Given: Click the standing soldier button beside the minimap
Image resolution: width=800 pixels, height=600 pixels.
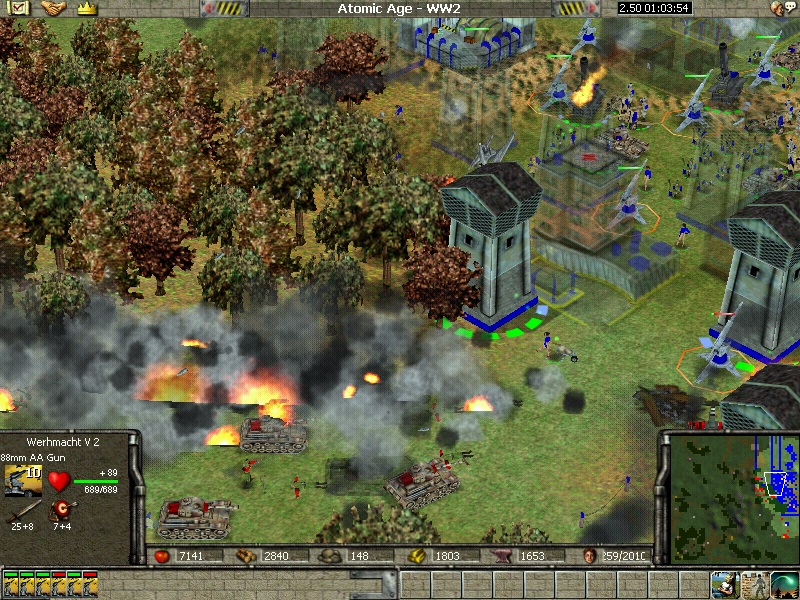Looking at the screenshot, I should 754,583.
